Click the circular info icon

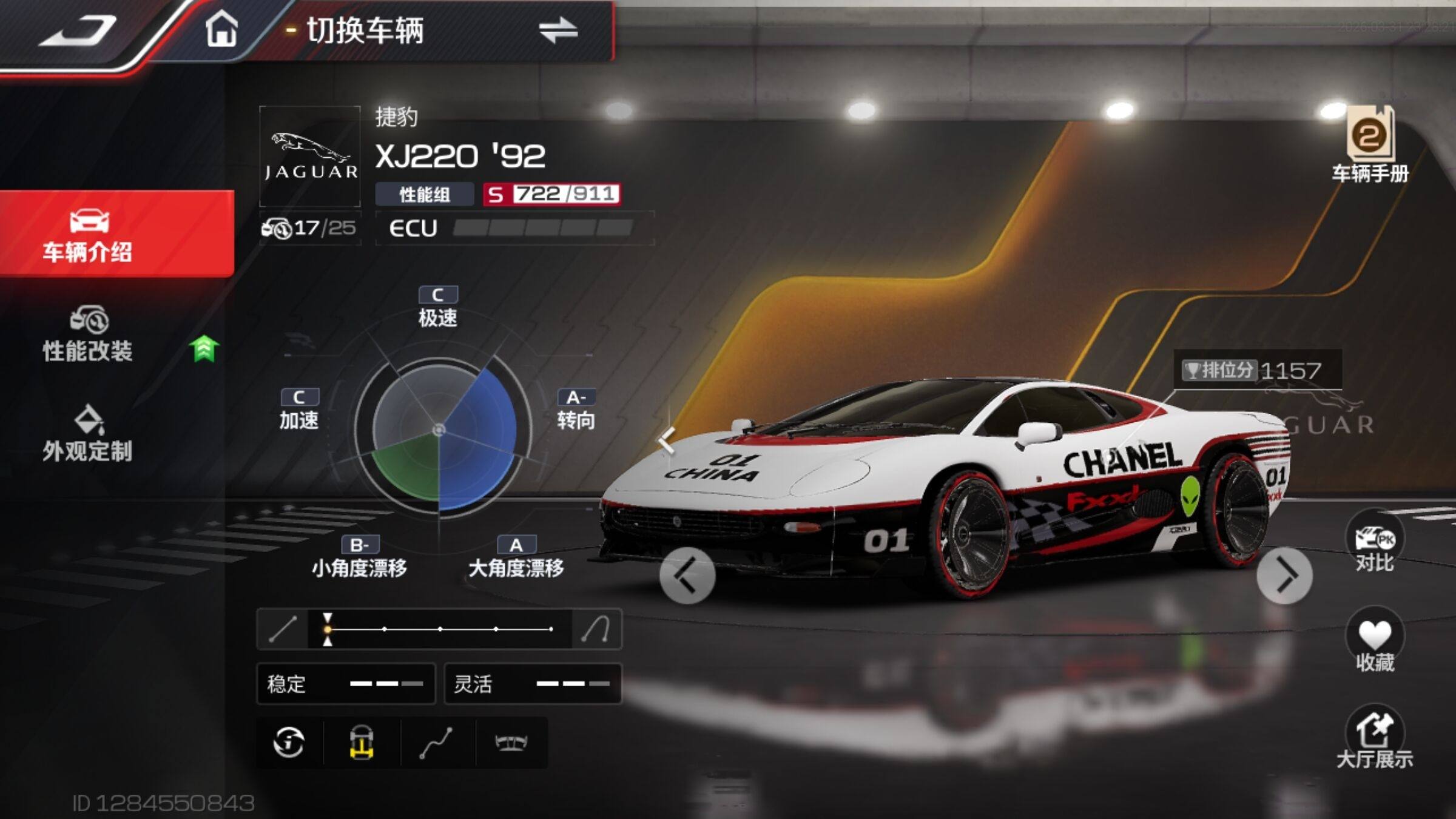(x=289, y=743)
